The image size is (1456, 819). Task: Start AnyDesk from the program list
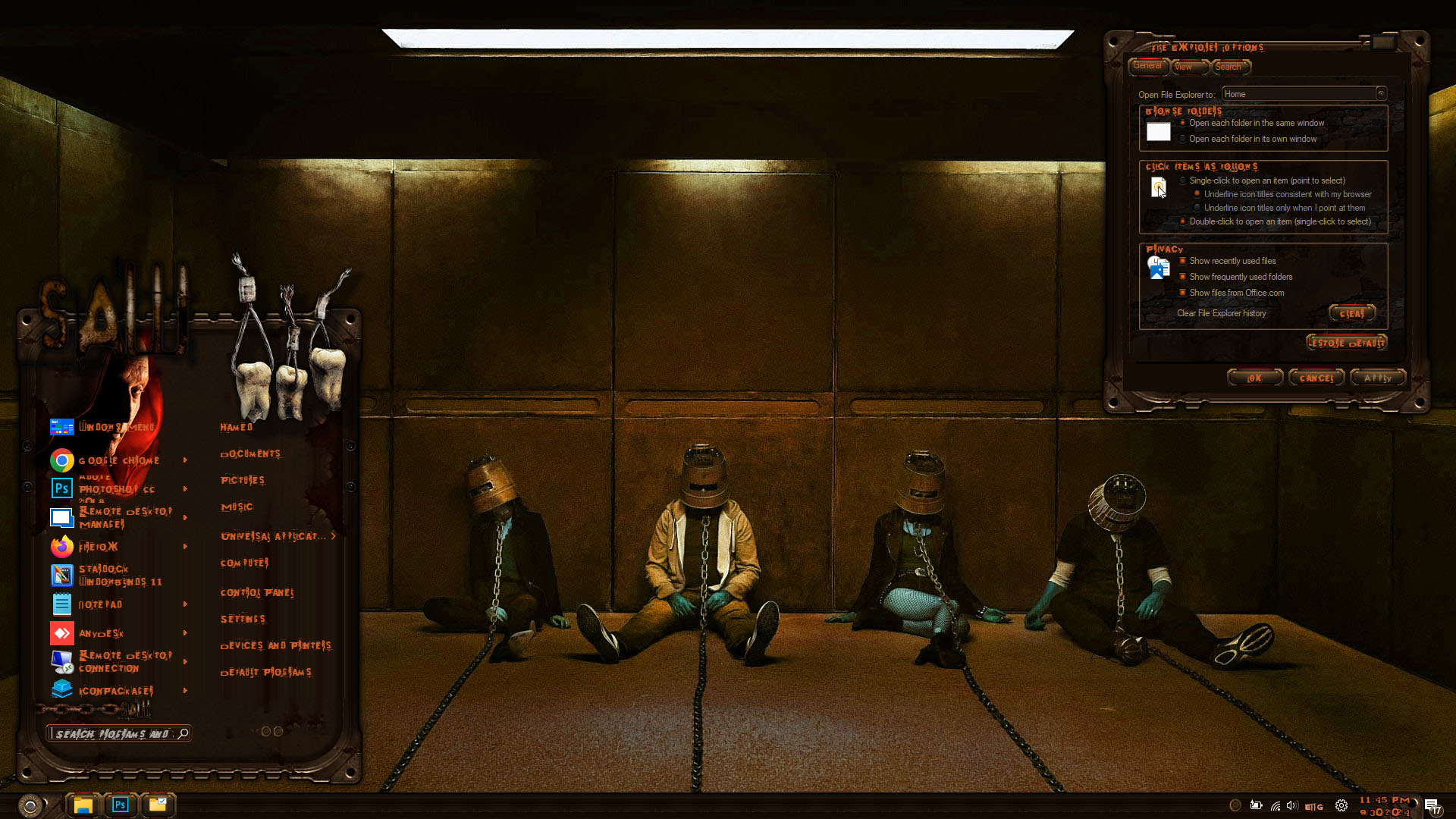[100, 633]
